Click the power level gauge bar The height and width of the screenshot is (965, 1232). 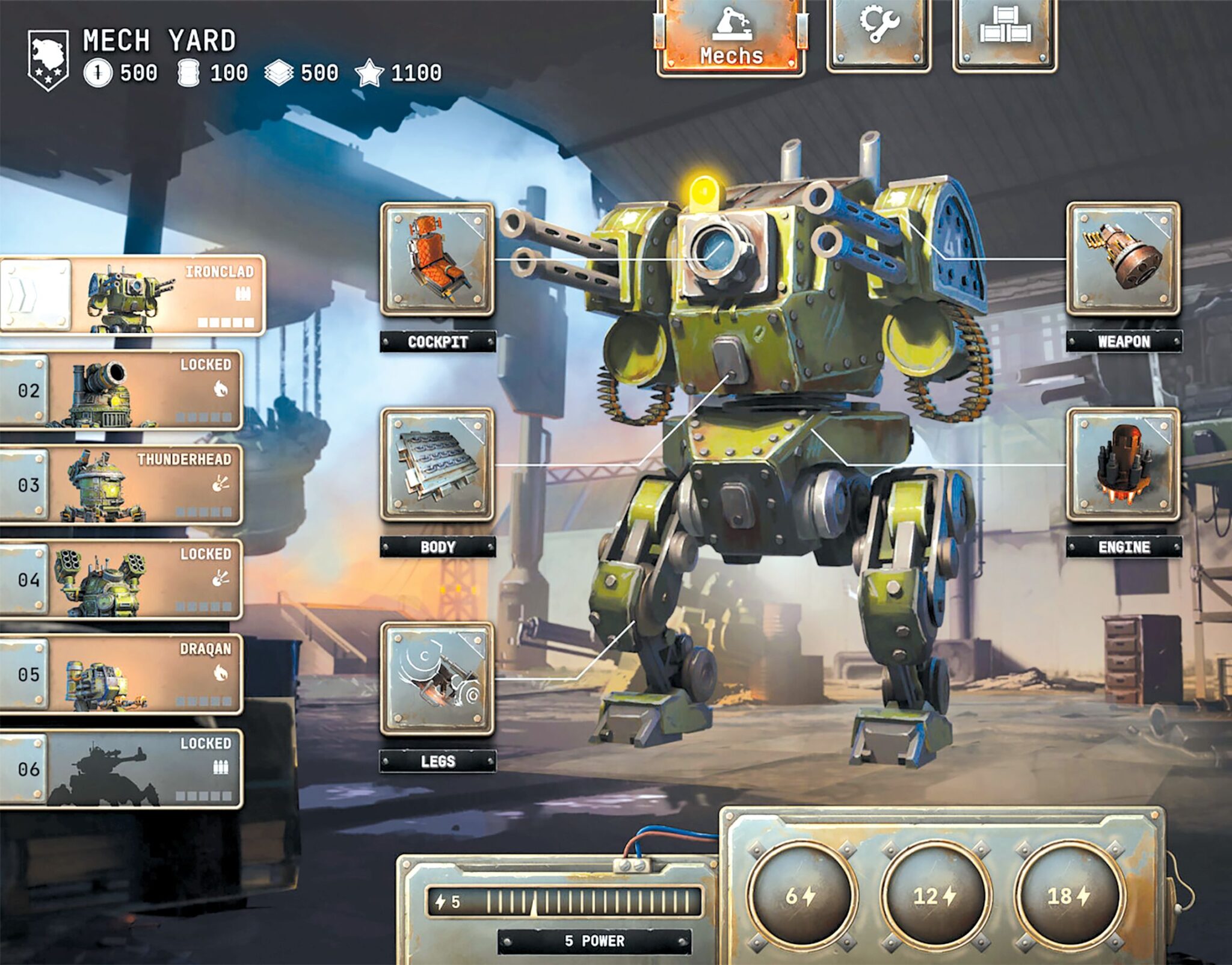[x=564, y=902]
